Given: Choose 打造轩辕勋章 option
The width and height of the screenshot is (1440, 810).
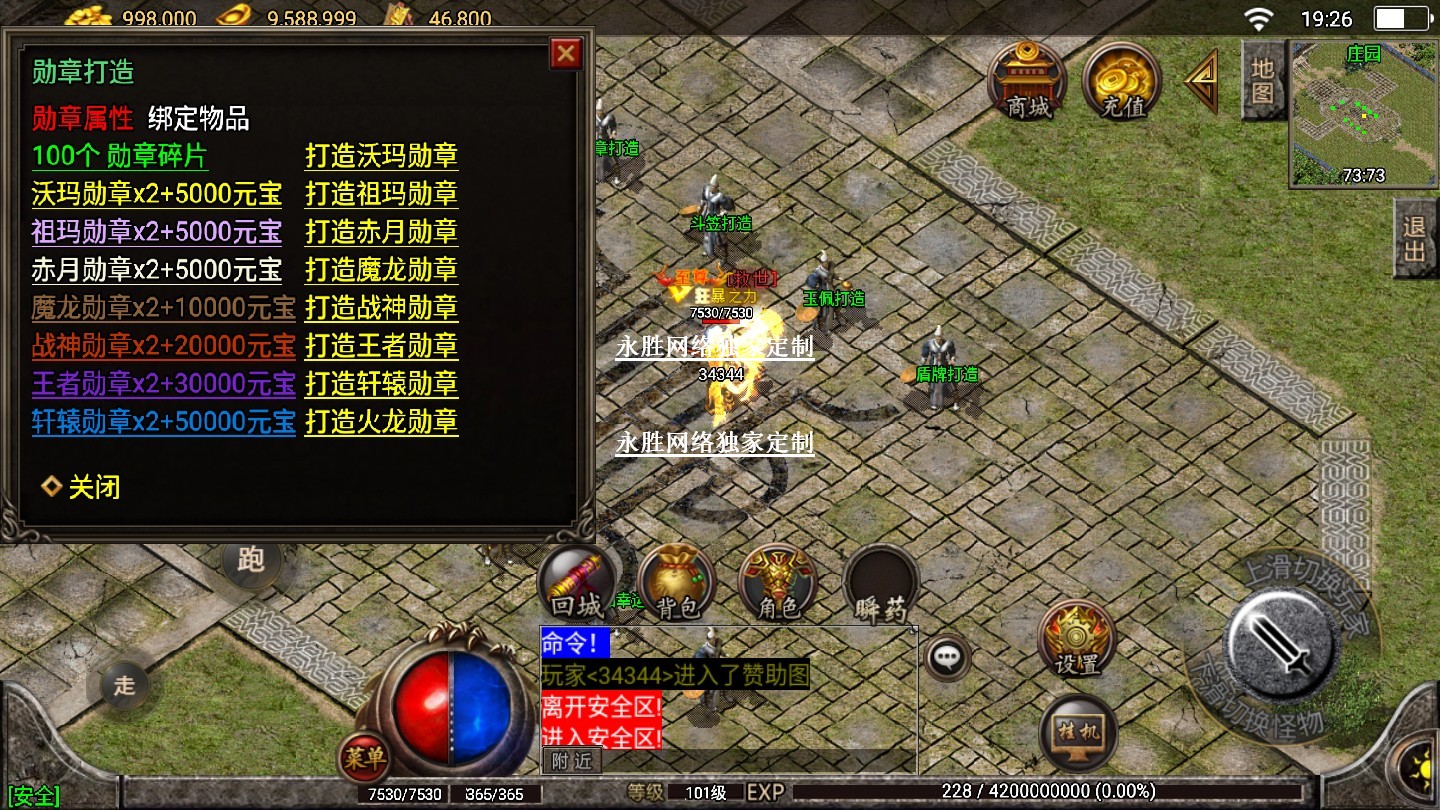Looking at the screenshot, I should (x=381, y=384).
